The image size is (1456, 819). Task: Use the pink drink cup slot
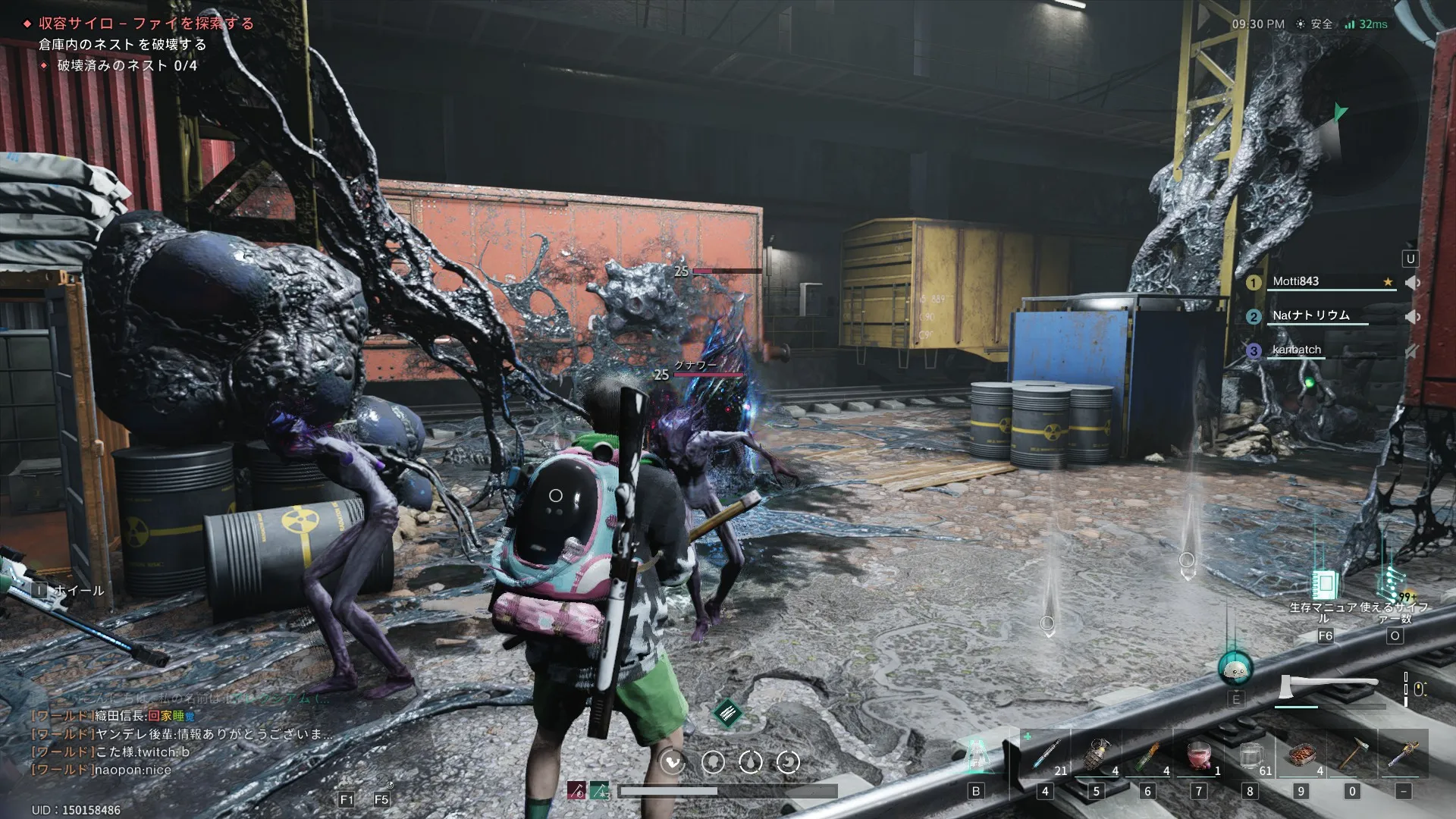[1199, 755]
